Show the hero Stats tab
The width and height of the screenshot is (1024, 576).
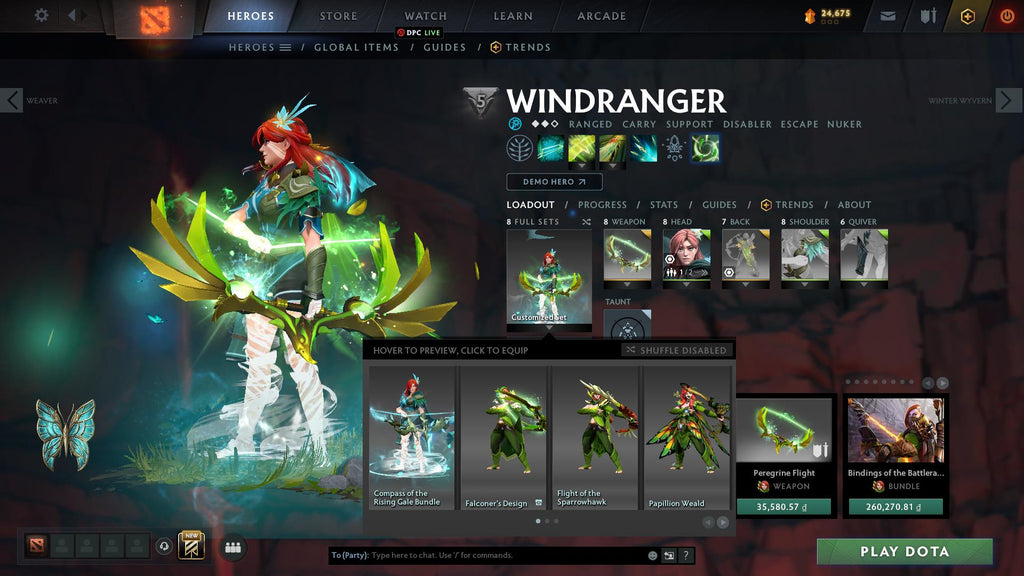664,205
